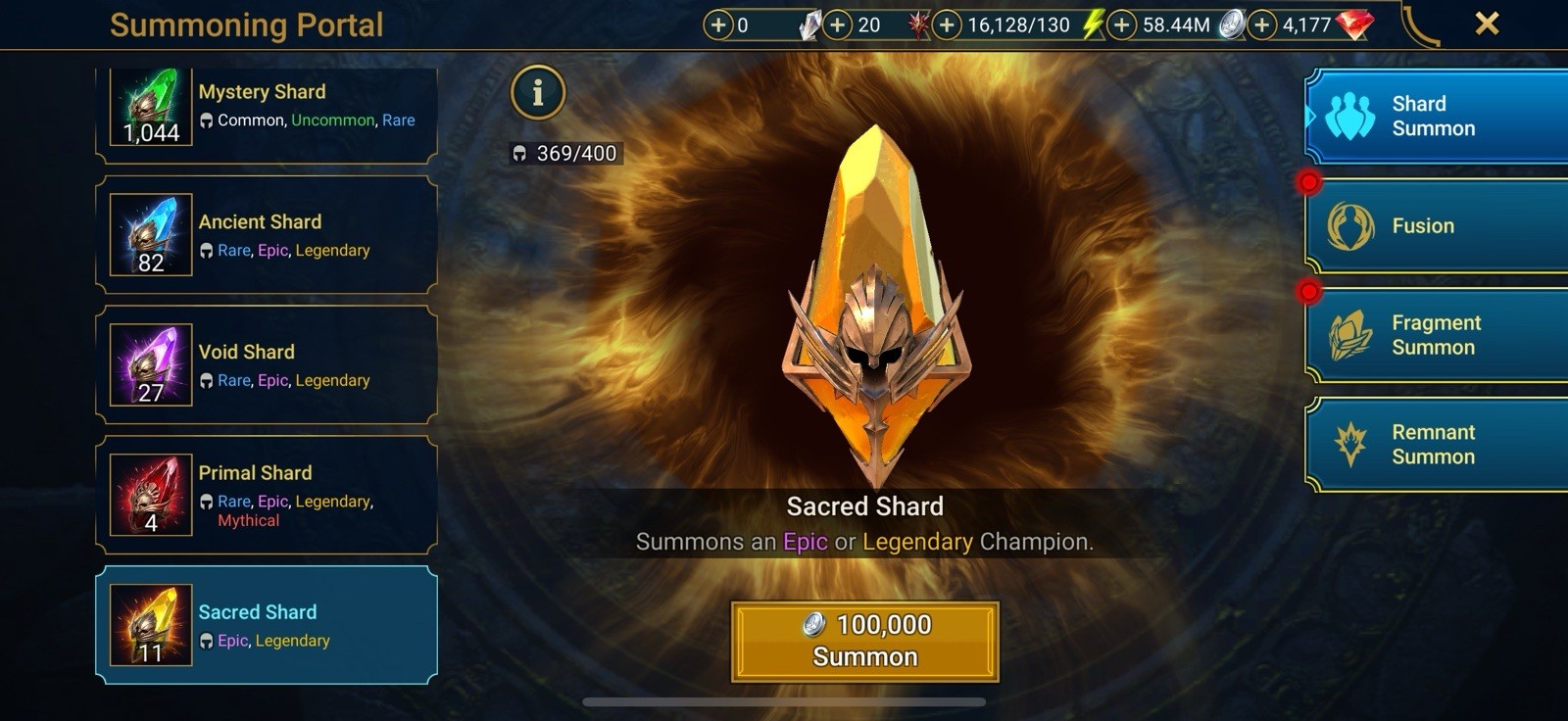Switch to the Shard Summon tab
The image size is (1568, 721).
[x=1435, y=117]
